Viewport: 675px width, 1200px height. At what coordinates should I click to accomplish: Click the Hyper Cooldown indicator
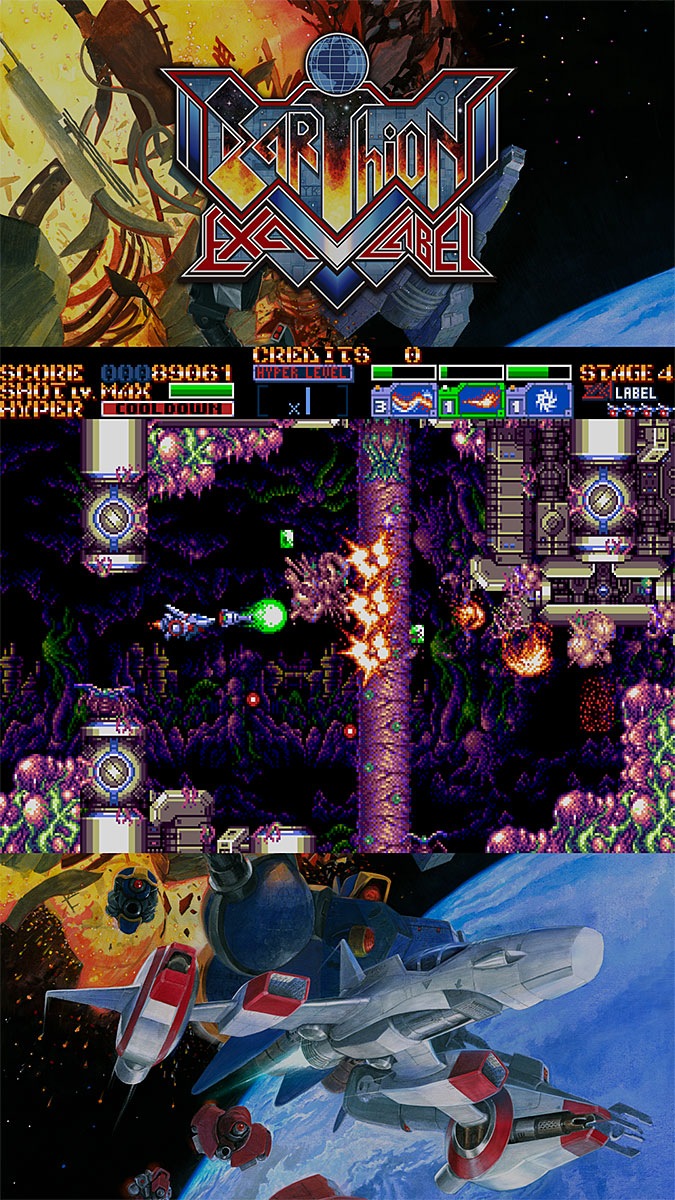pos(167,409)
